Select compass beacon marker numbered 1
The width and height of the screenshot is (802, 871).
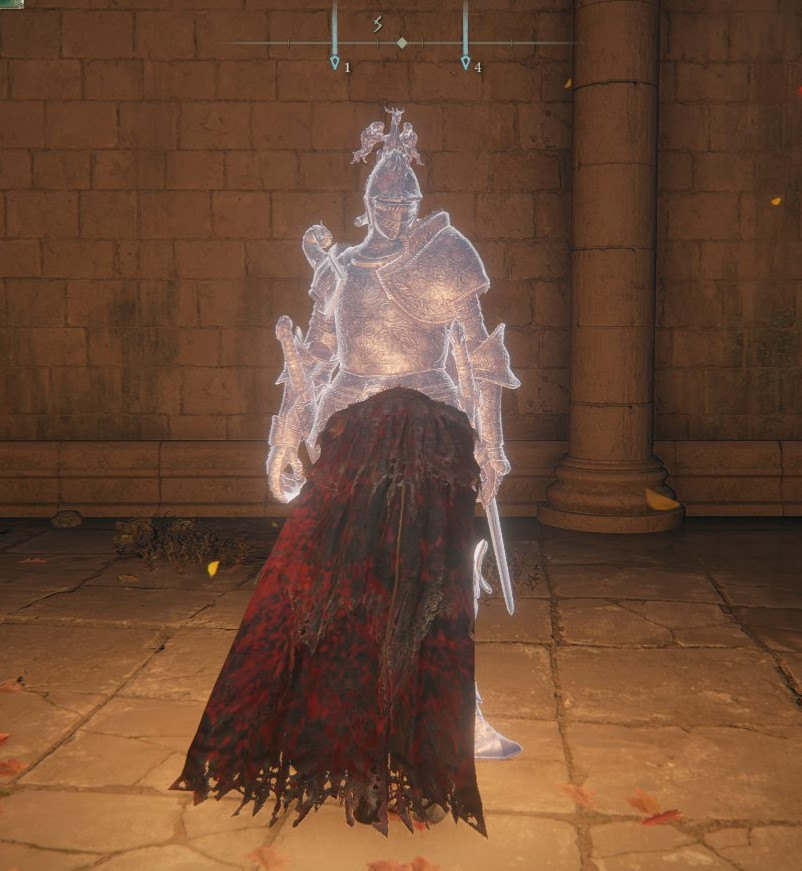[335, 62]
